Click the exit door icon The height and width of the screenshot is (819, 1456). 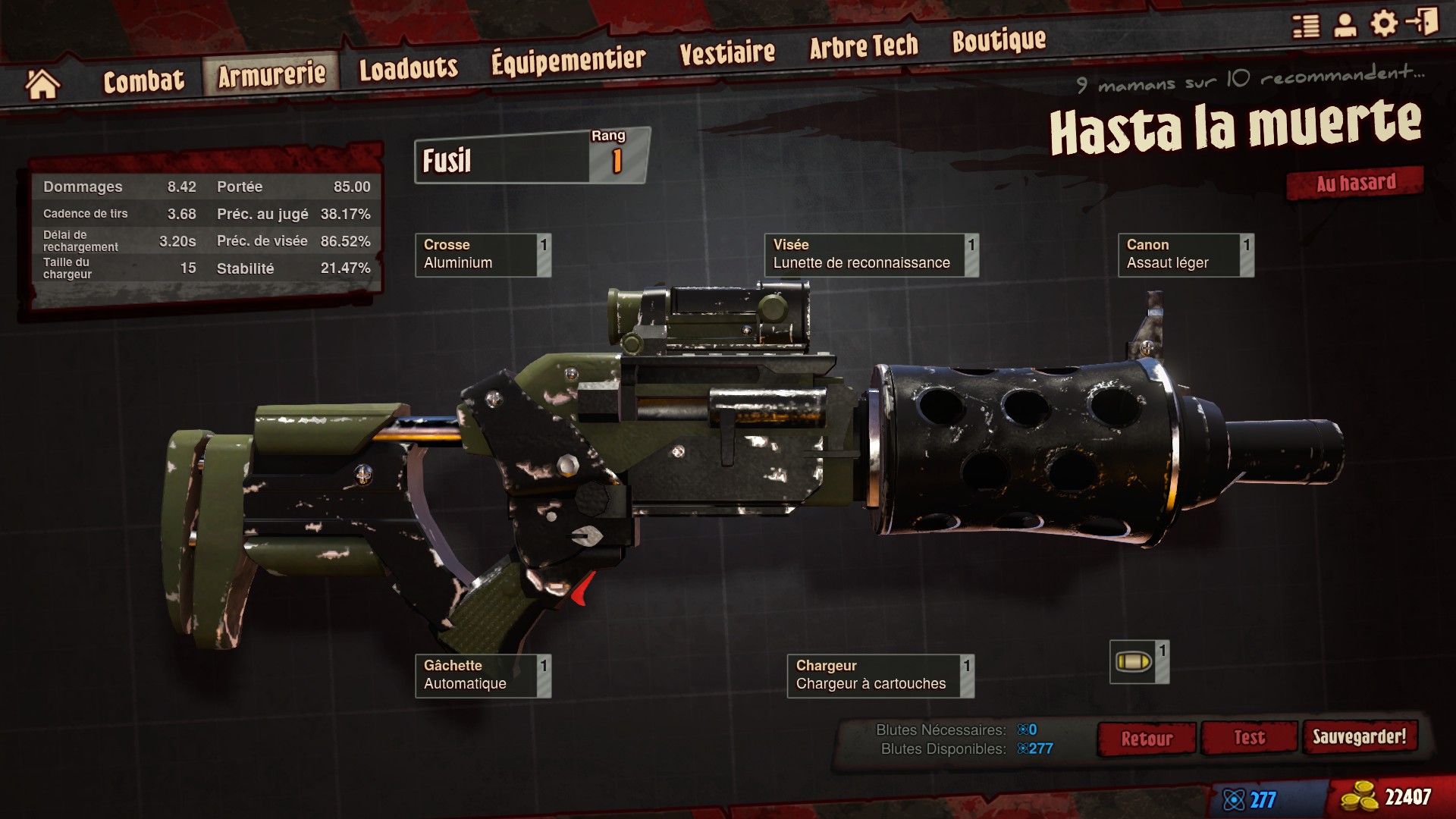pyautogui.click(x=1422, y=21)
